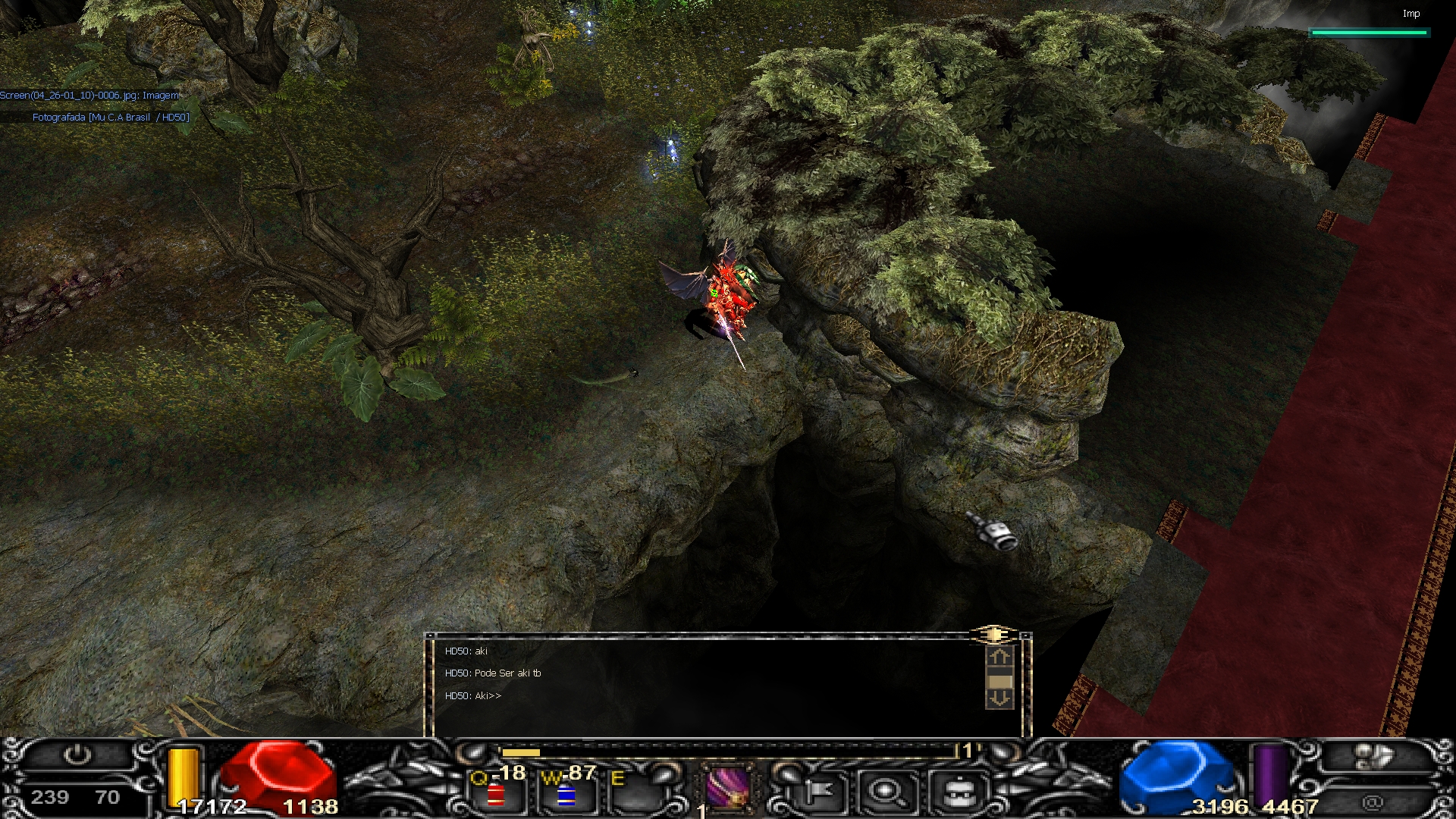This screenshot has width=1456, height=819.
Task: Use the red health potion slot
Action: (x=496, y=793)
